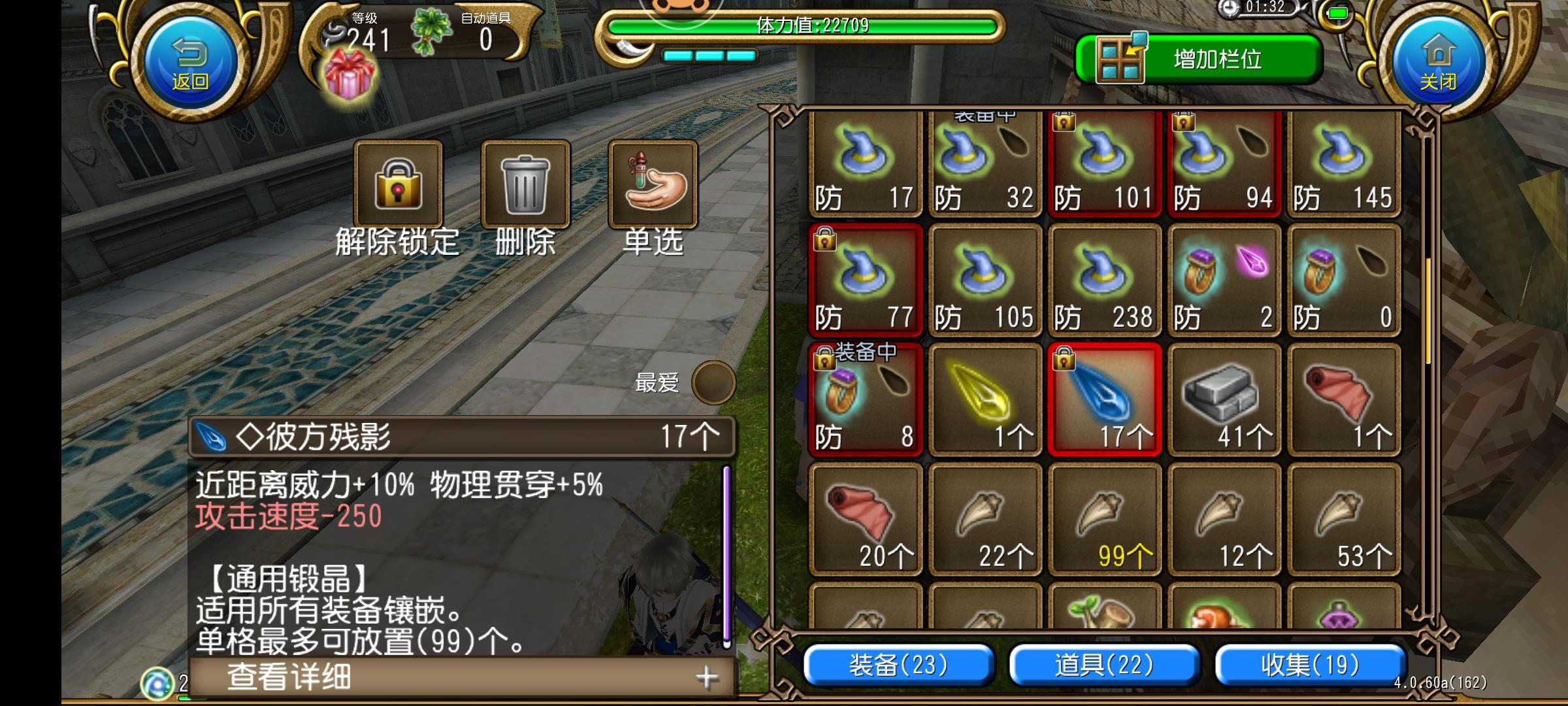Select the yellow crystal shard item
Image resolution: width=1568 pixels, height=706 pixels.
point(985,395)
